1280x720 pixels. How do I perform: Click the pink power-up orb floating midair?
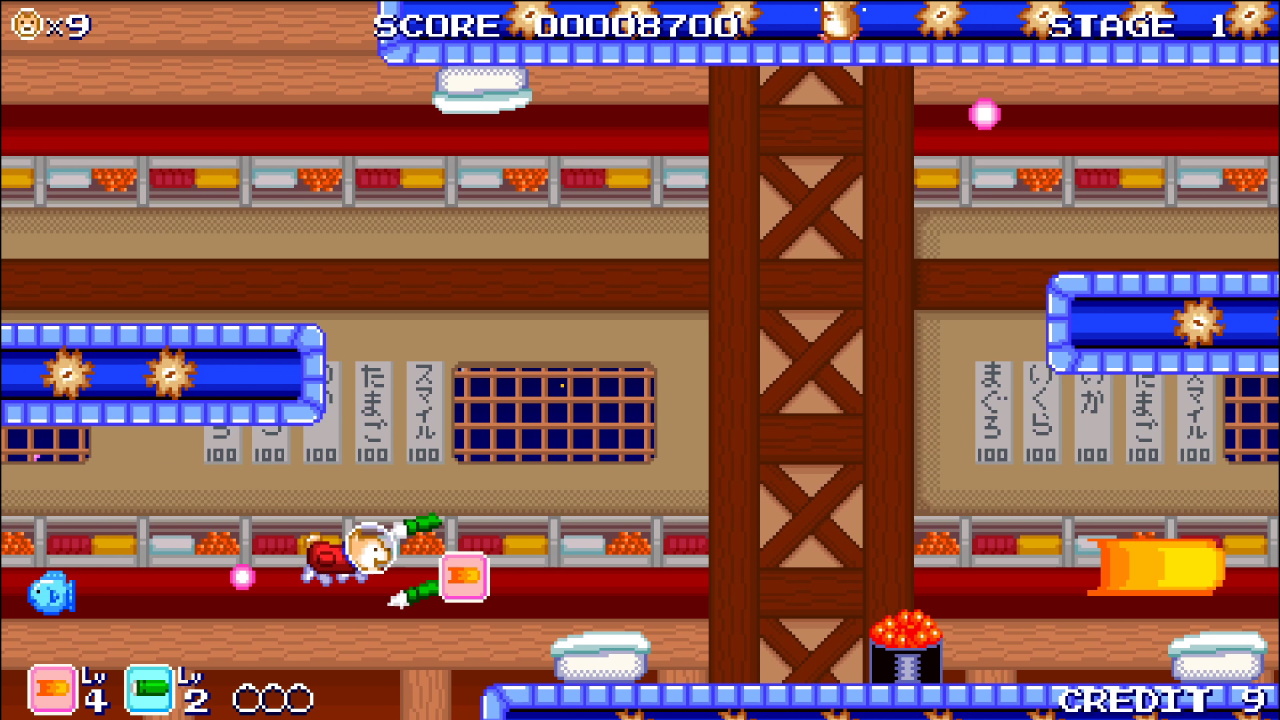coord(985,113)
